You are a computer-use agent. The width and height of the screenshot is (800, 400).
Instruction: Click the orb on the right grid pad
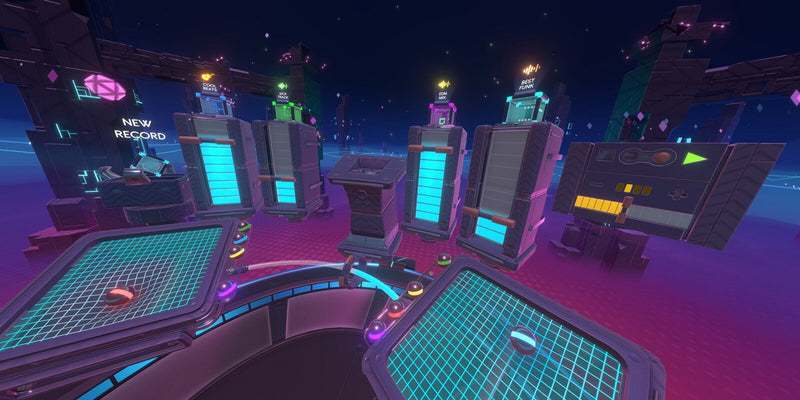[x=524, y=339]
